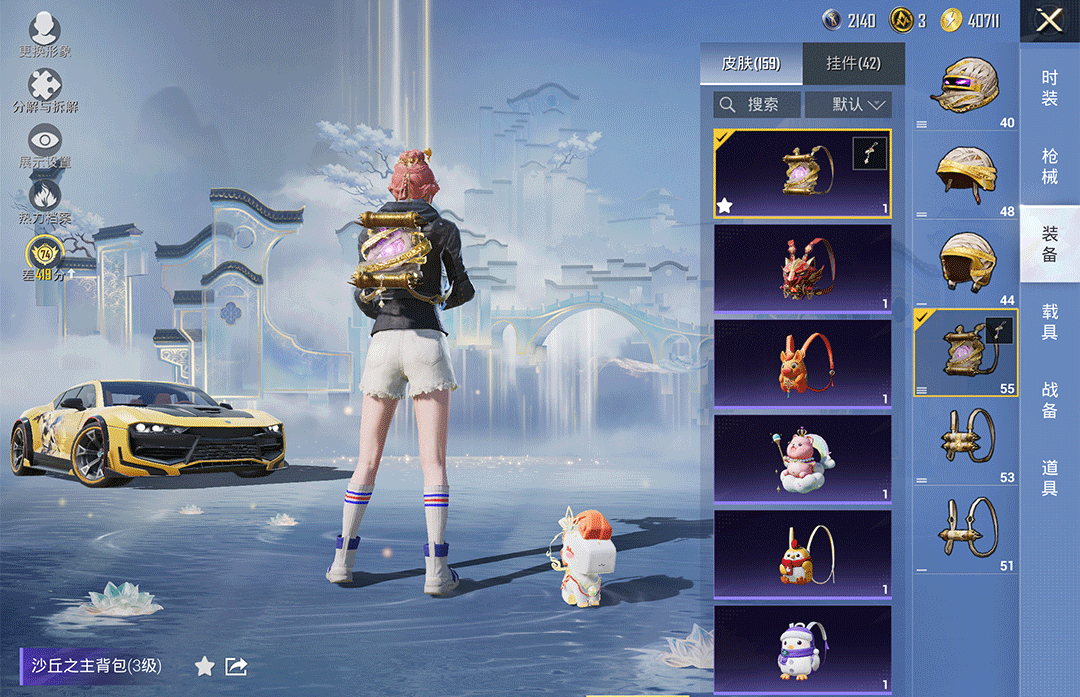
Task: Choose the pink pig on cloud backpack skin
Action: (x=802, y=458)
